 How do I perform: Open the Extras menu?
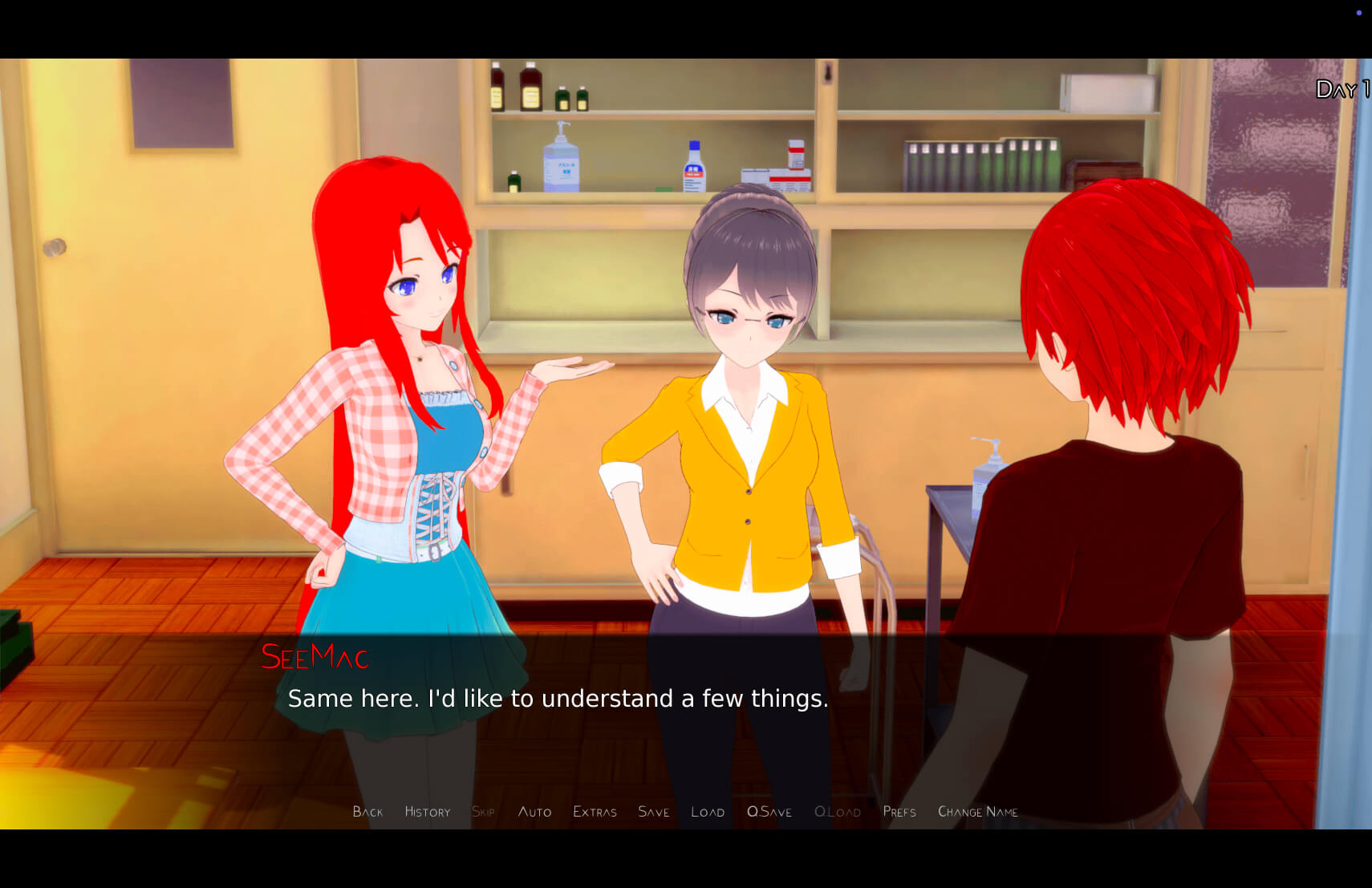click(x=595, y=812)
